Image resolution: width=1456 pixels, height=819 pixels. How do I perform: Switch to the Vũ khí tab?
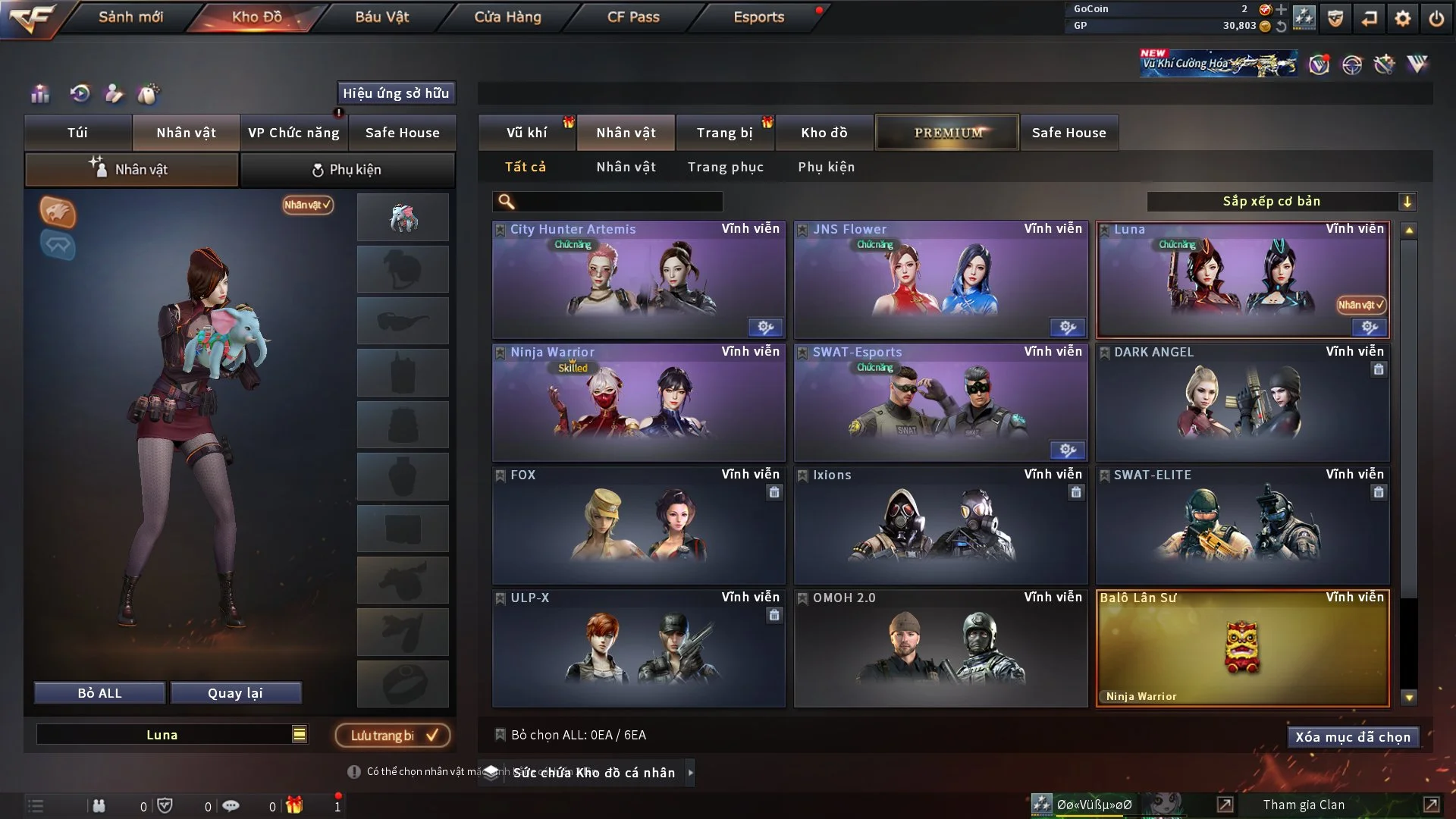point(526,133)
